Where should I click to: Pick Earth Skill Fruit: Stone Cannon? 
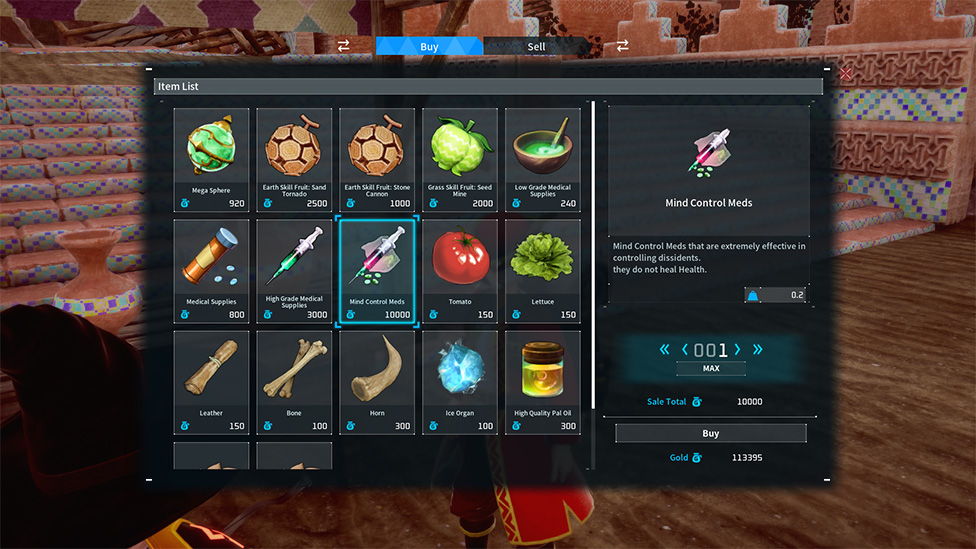point(377,160)
